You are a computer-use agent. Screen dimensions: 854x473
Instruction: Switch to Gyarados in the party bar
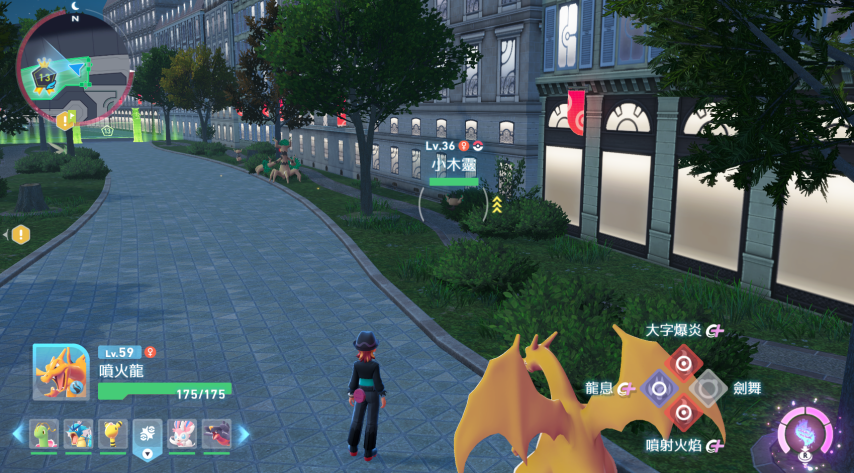tap(78, 434)
